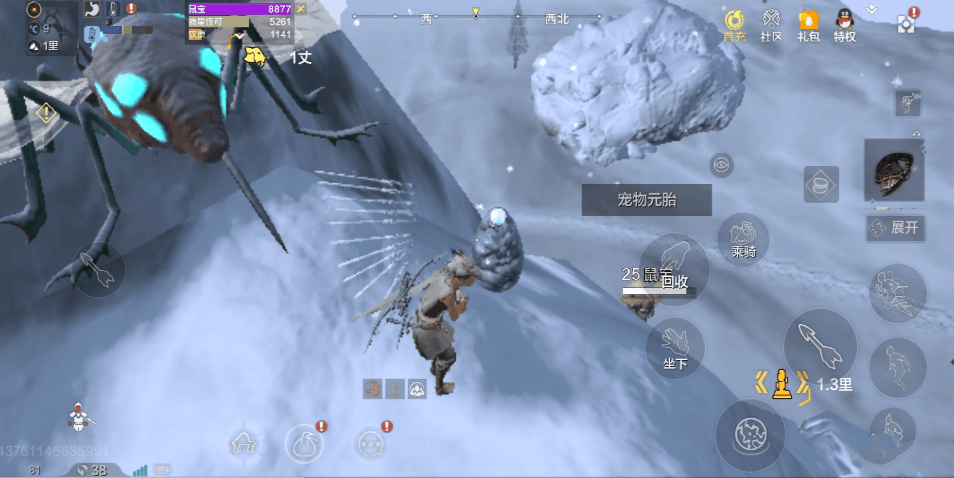The image size is (954, 478).
Task: Recall the pet with 回收
Action: (674, 268)
